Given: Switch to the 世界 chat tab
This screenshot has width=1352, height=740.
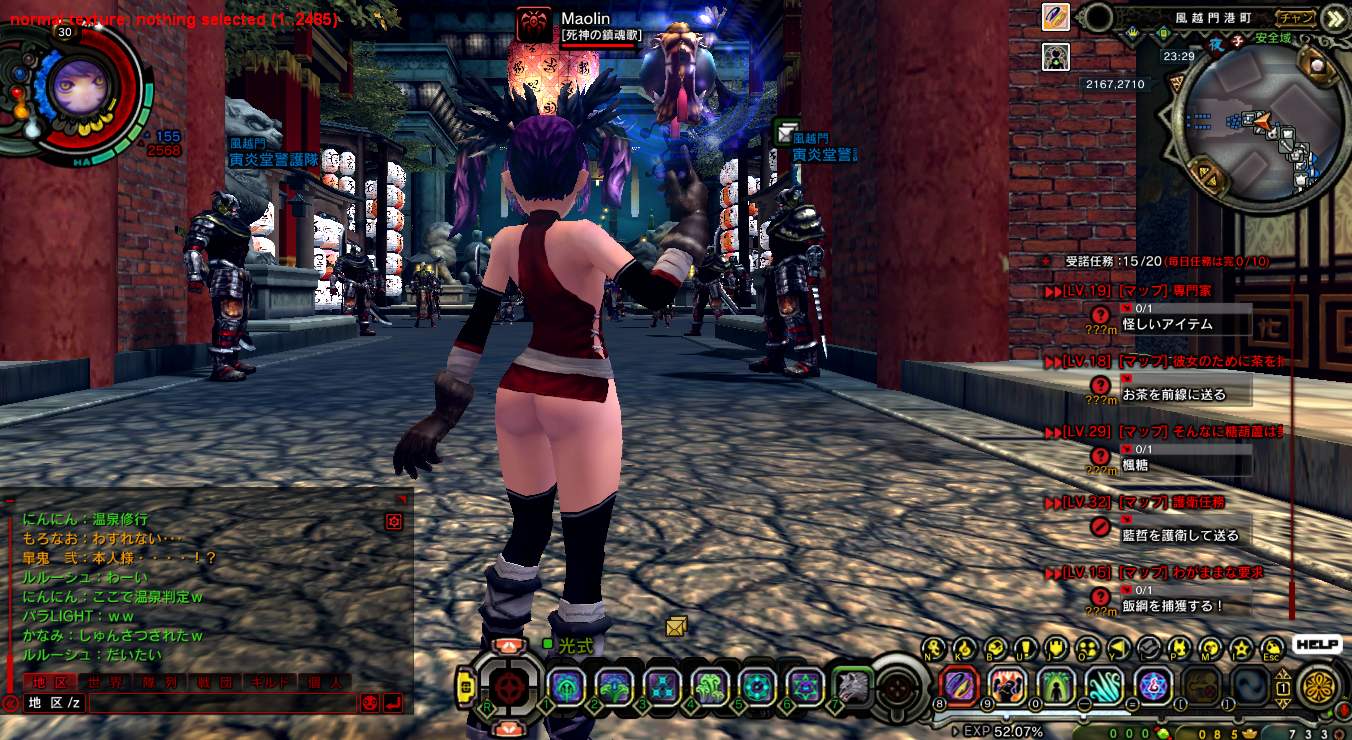Looking at the screenshot, I should (x=106, y=682).
